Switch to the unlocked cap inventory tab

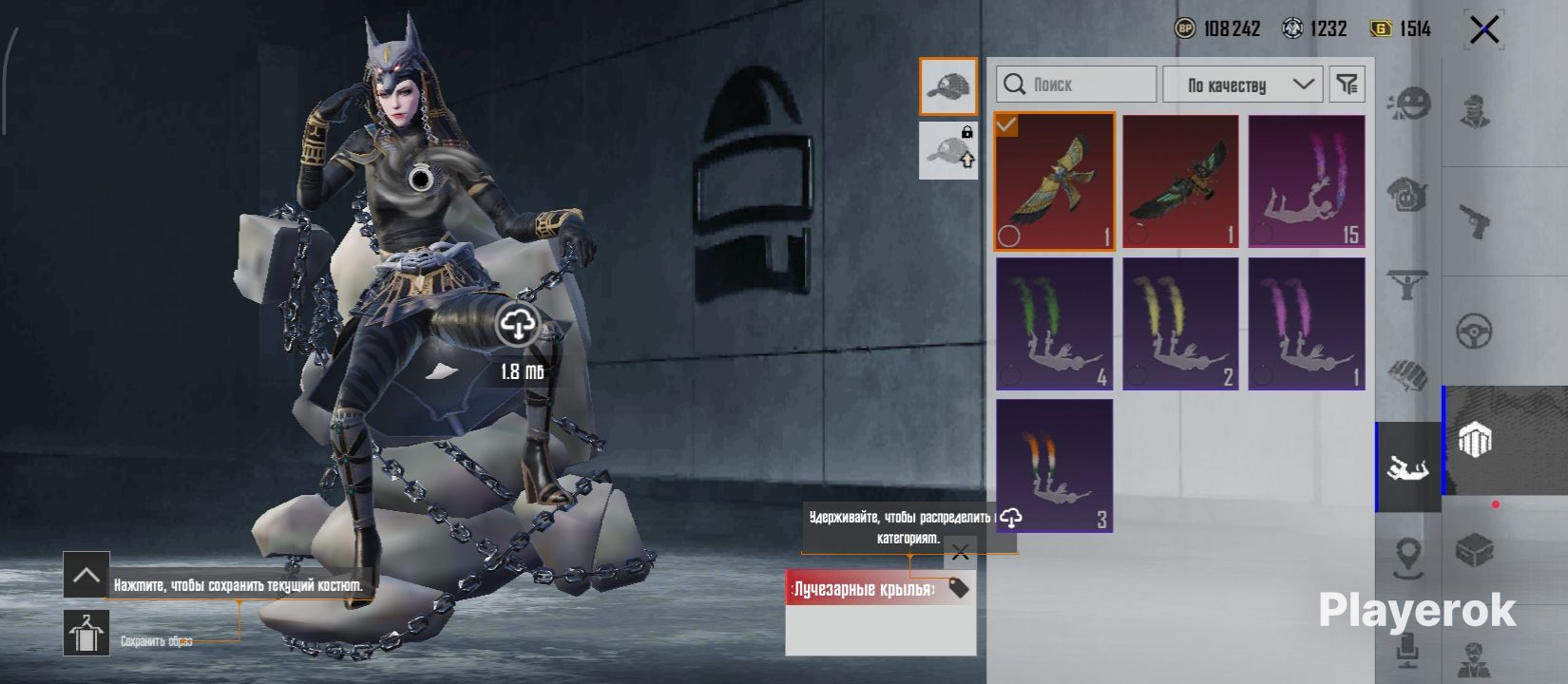[947, 86]
